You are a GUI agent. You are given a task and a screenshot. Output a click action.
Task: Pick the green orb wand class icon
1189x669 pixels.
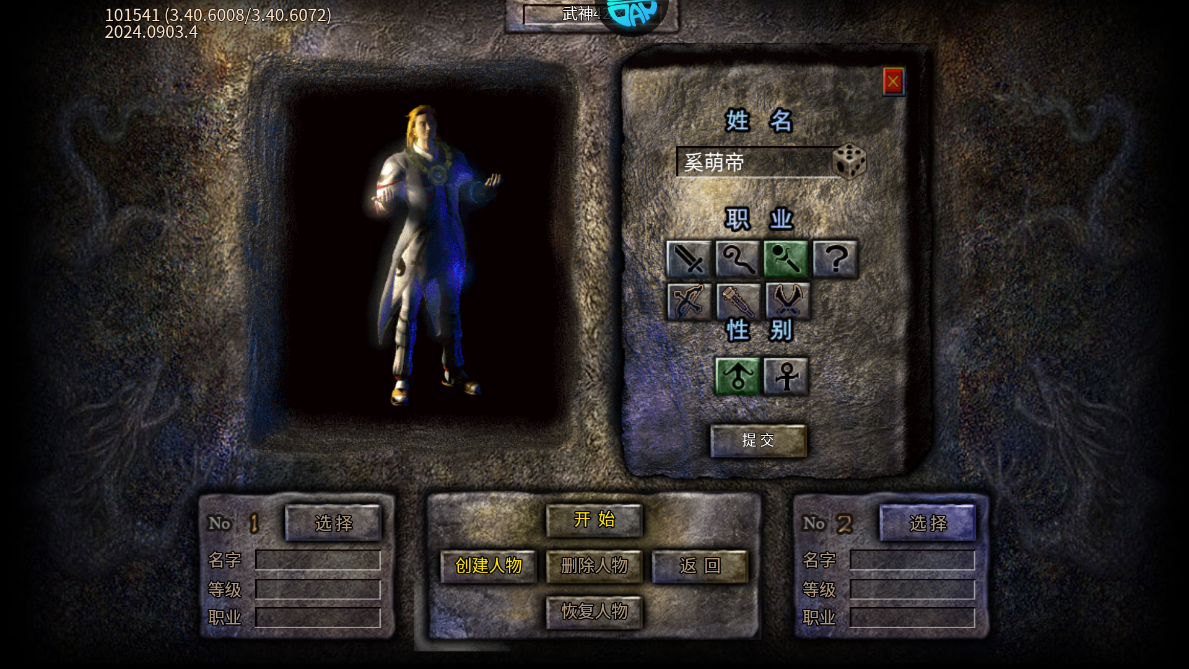pos(786,259)
